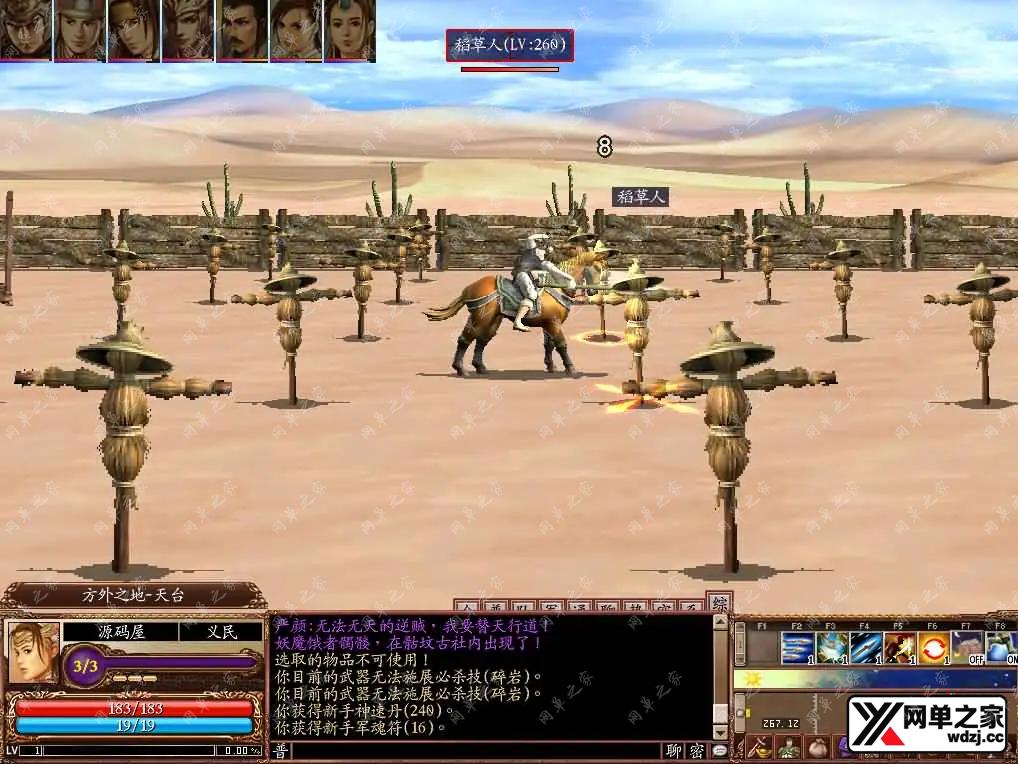The height and width of the screenshot is (764, 1018).
Task: Use the F3 blue burst skill
Action: pyautogui.click(x=832, y=648)
